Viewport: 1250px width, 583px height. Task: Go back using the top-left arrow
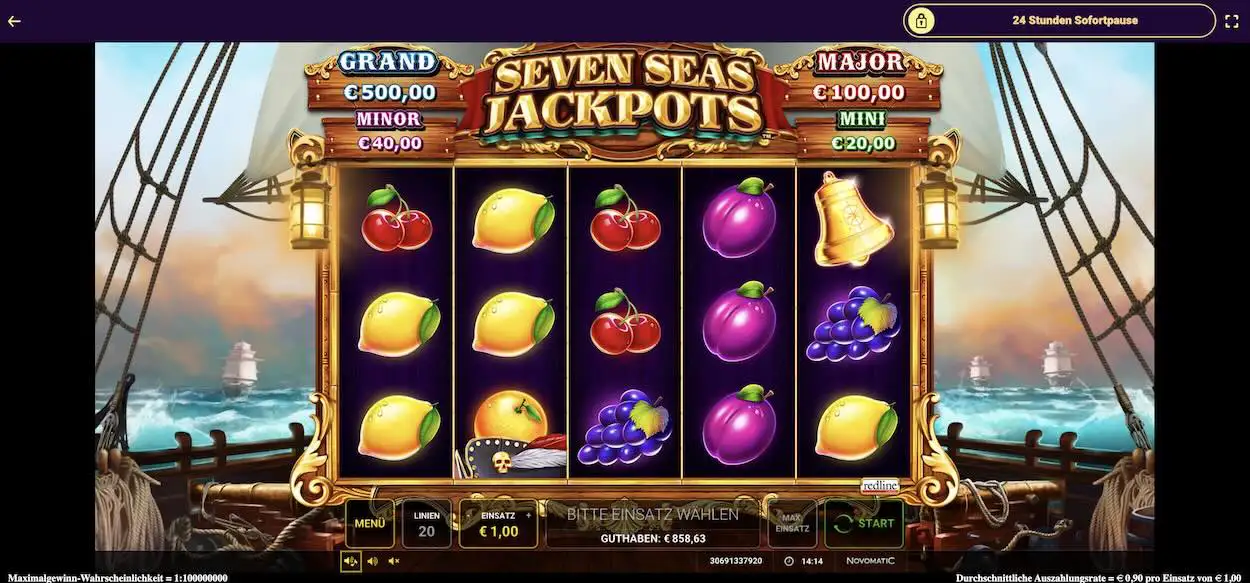14,20
